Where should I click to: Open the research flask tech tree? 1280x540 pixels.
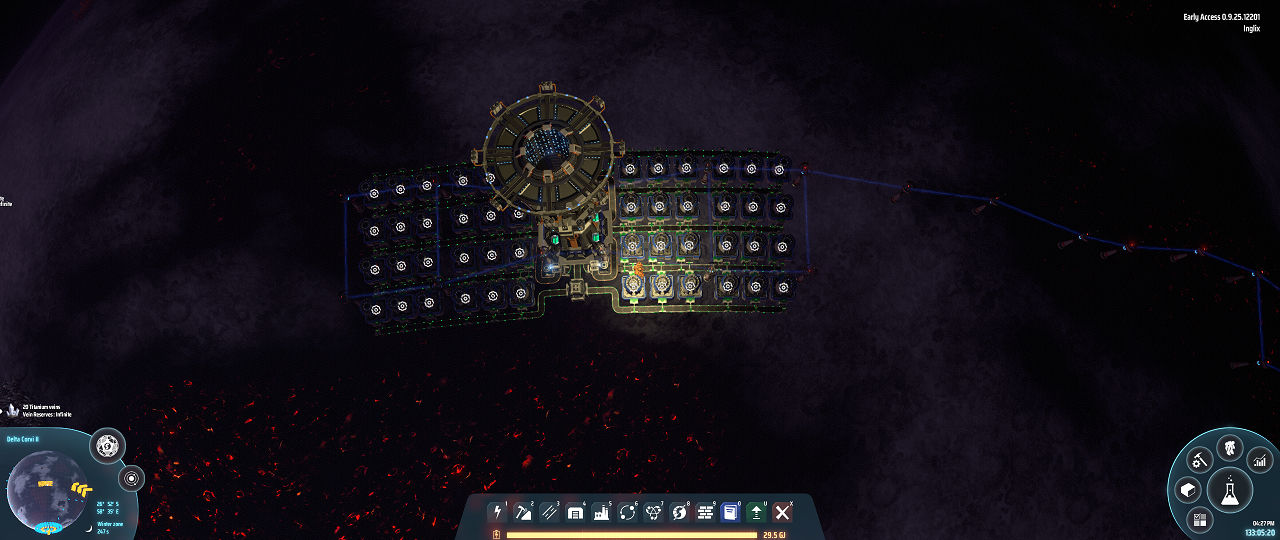(x=1229, y=490)
